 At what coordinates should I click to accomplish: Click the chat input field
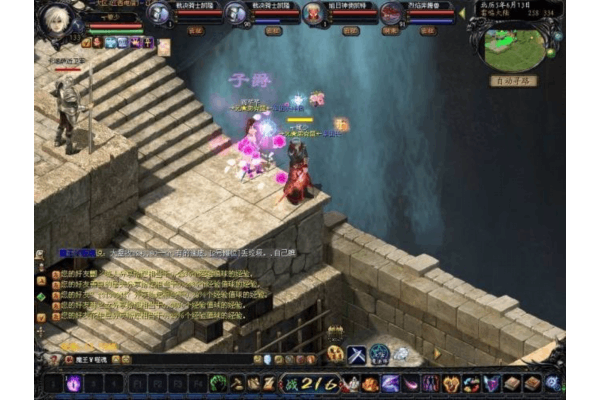[150, 360]
